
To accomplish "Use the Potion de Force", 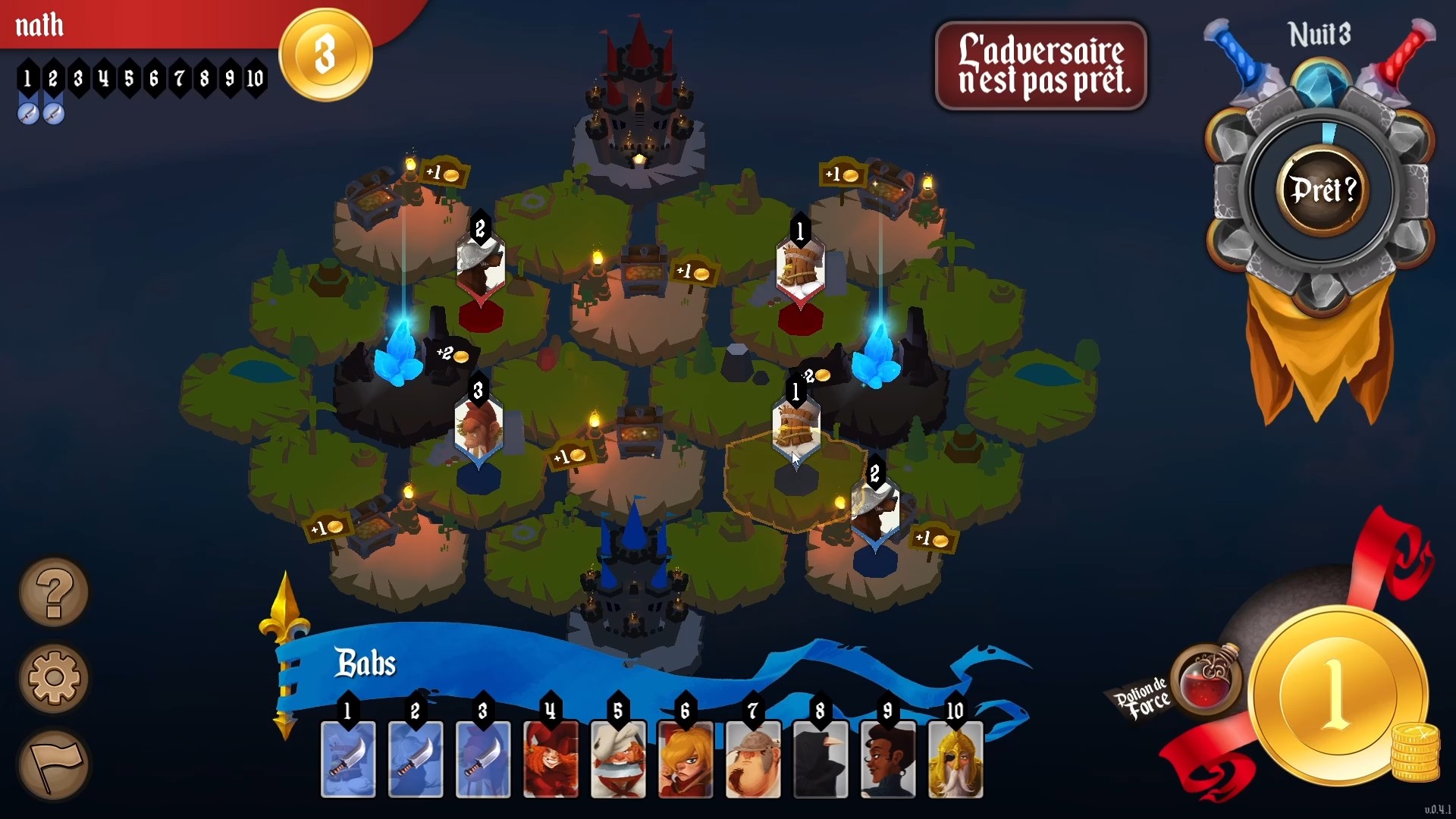I will click(x=1207, y=680).
